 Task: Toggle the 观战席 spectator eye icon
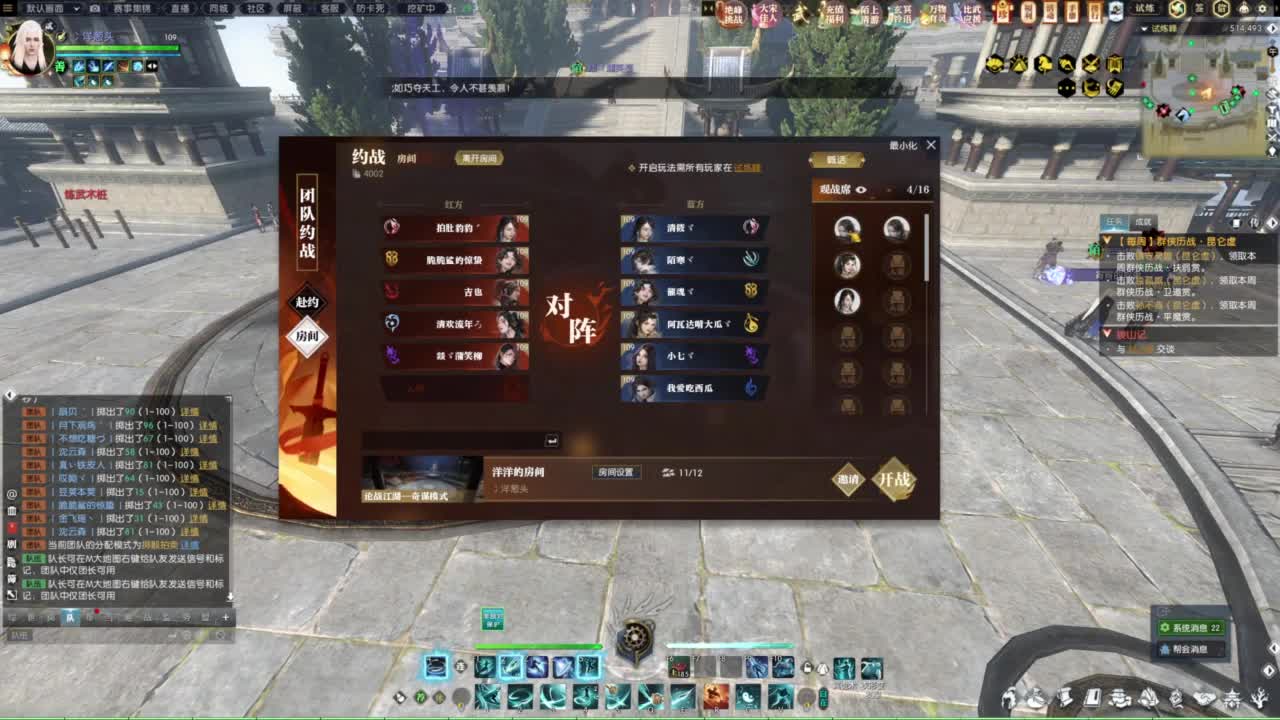point(861,189)
